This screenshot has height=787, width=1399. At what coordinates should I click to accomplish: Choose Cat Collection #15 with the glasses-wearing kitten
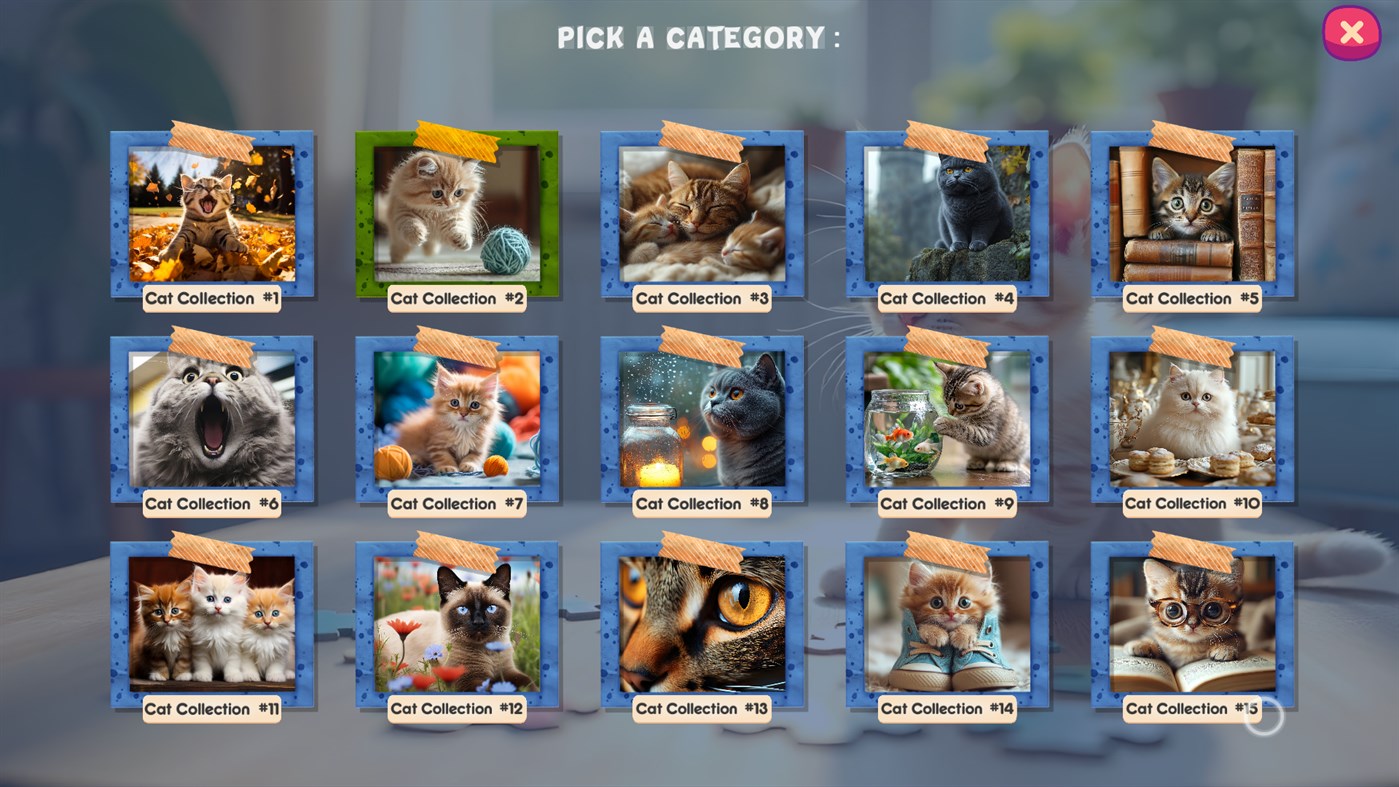(1190, 622)
